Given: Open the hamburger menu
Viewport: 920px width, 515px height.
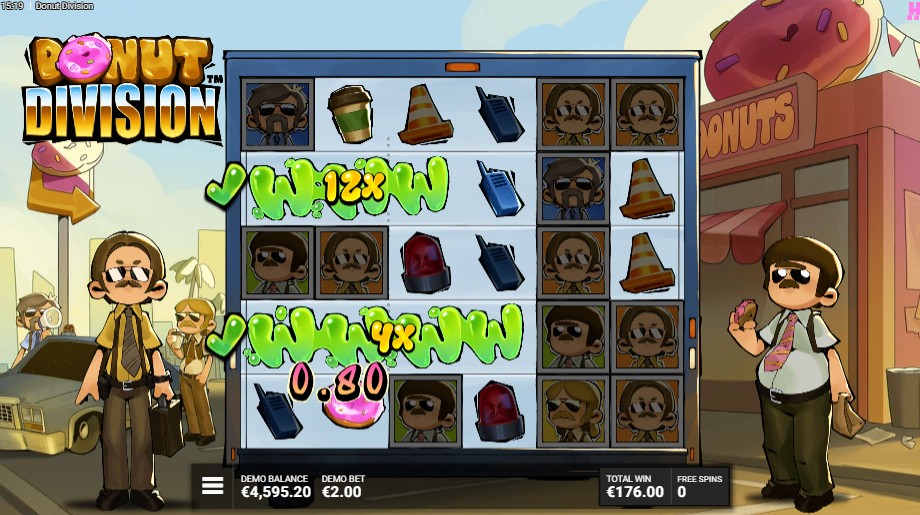Looking at the screenshot, I should (212, 486).
